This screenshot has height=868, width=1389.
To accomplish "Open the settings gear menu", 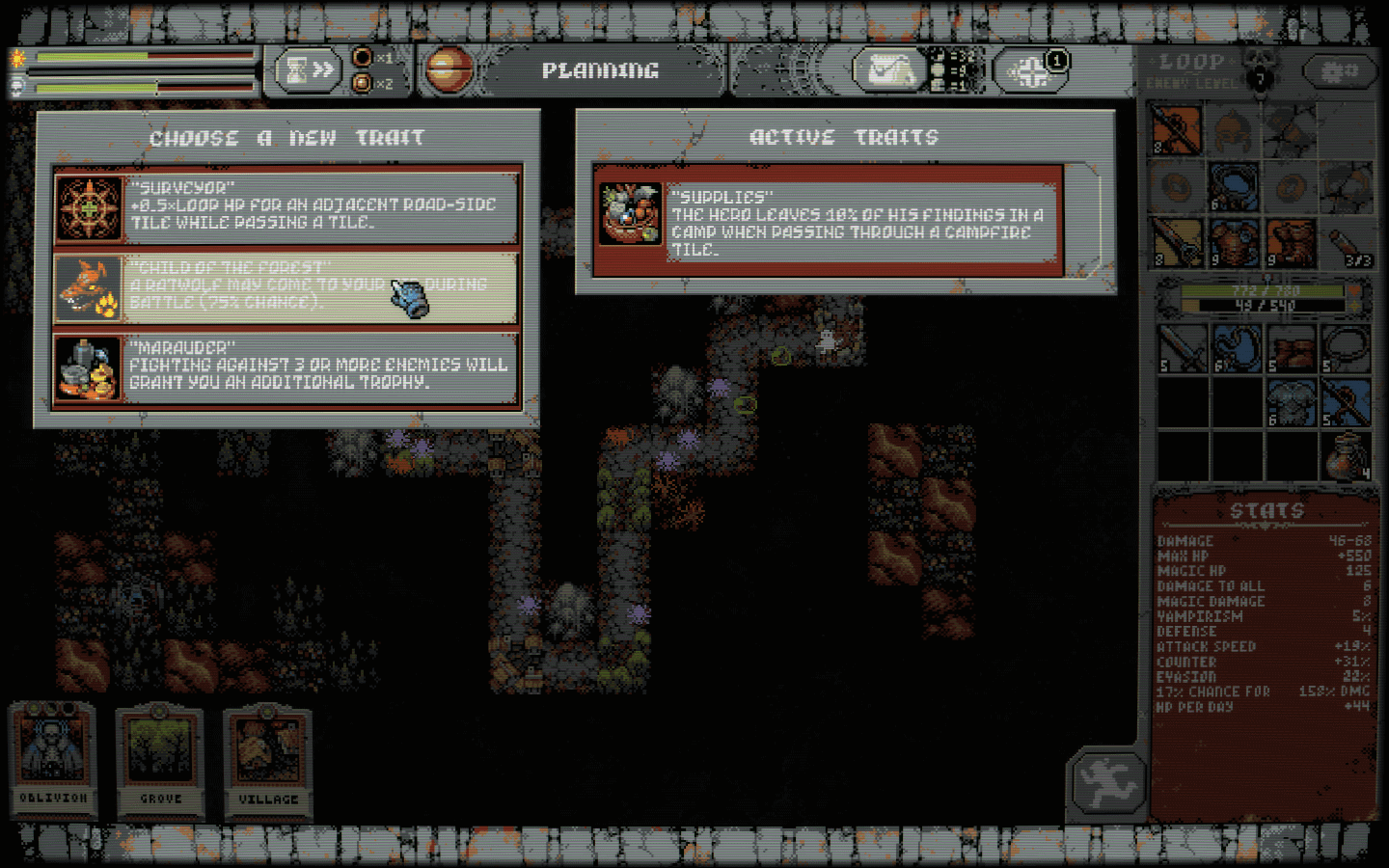I will pyautogui.click(x=1339, y=71).
